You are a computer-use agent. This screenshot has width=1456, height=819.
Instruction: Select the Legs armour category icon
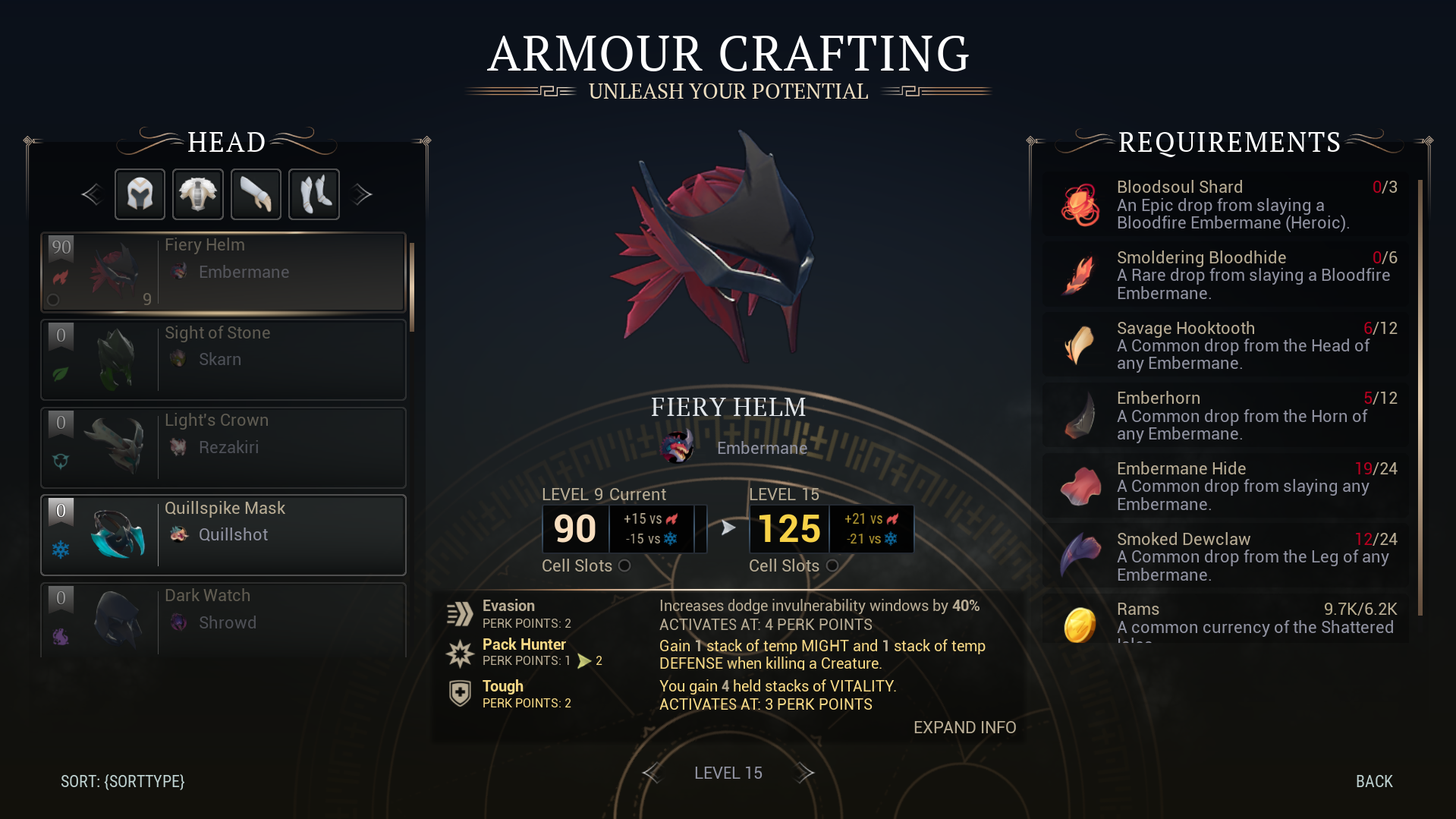point(313,194)
